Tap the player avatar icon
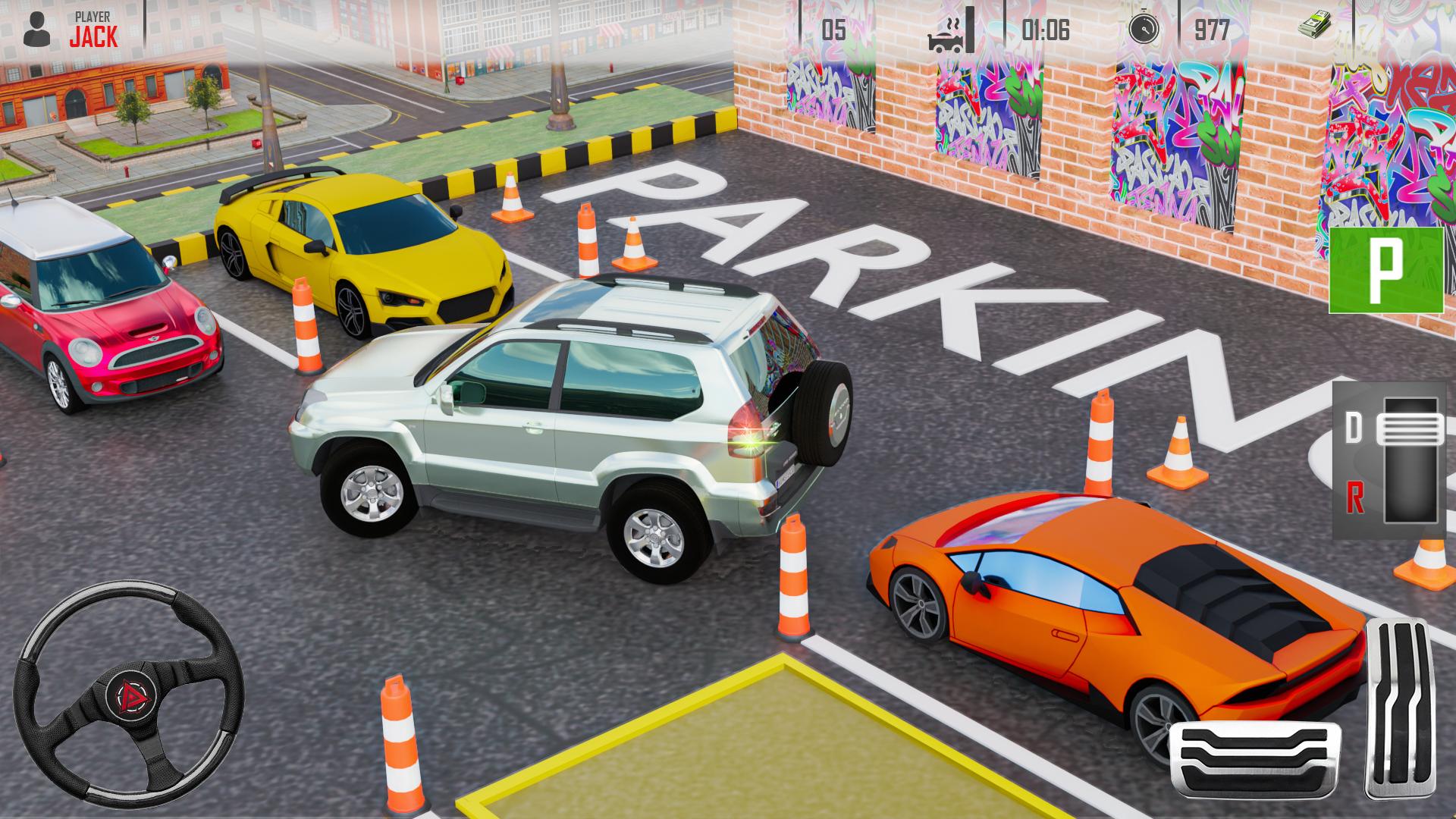This screenshot has height=819, width=1456. pos(38,28)
